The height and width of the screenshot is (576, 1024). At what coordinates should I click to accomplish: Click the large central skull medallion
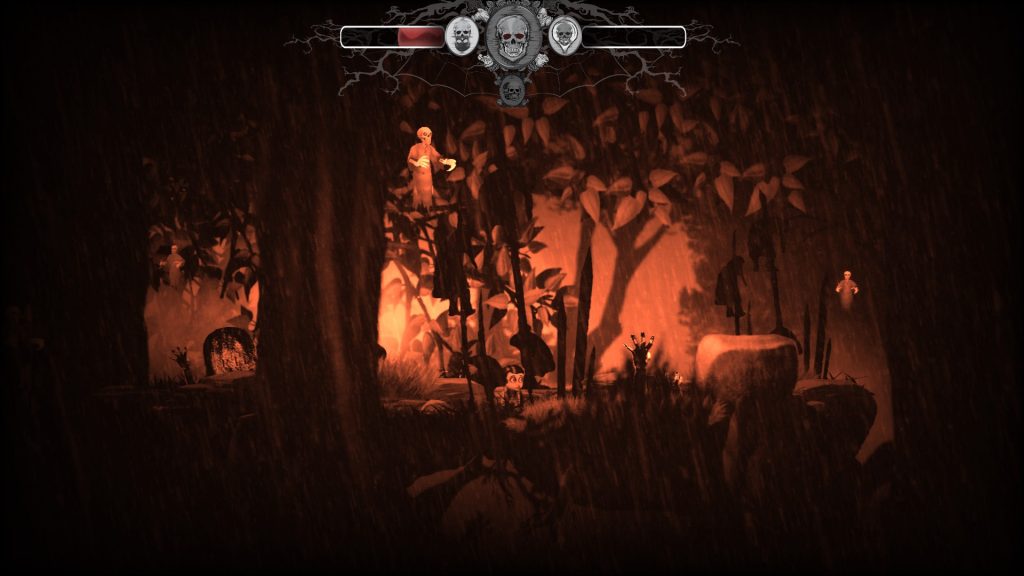pyautogui.click(x=512, y=38)
